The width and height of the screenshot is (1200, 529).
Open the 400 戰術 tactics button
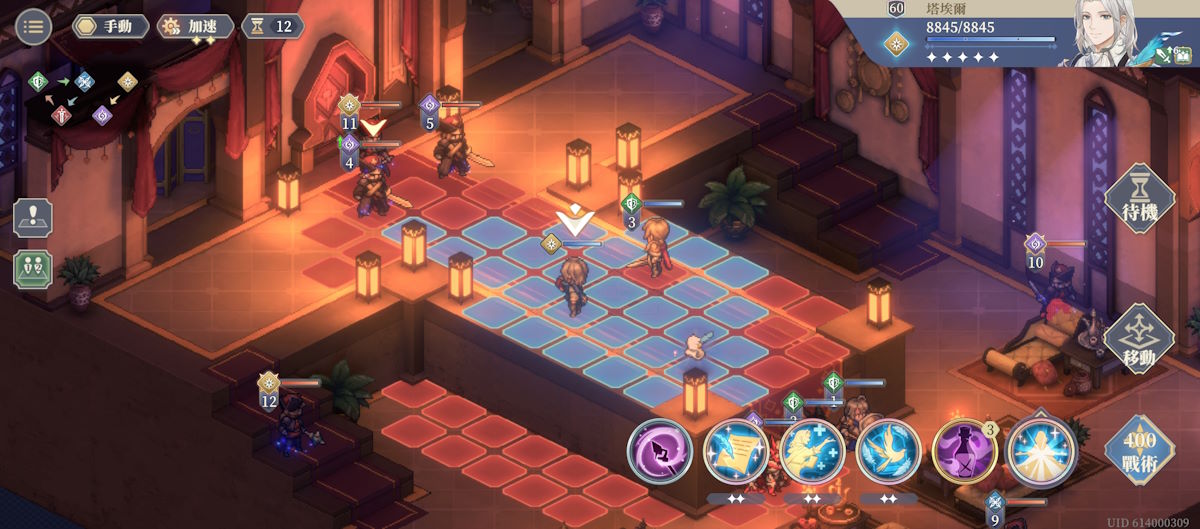click(x=1138, y=450)
